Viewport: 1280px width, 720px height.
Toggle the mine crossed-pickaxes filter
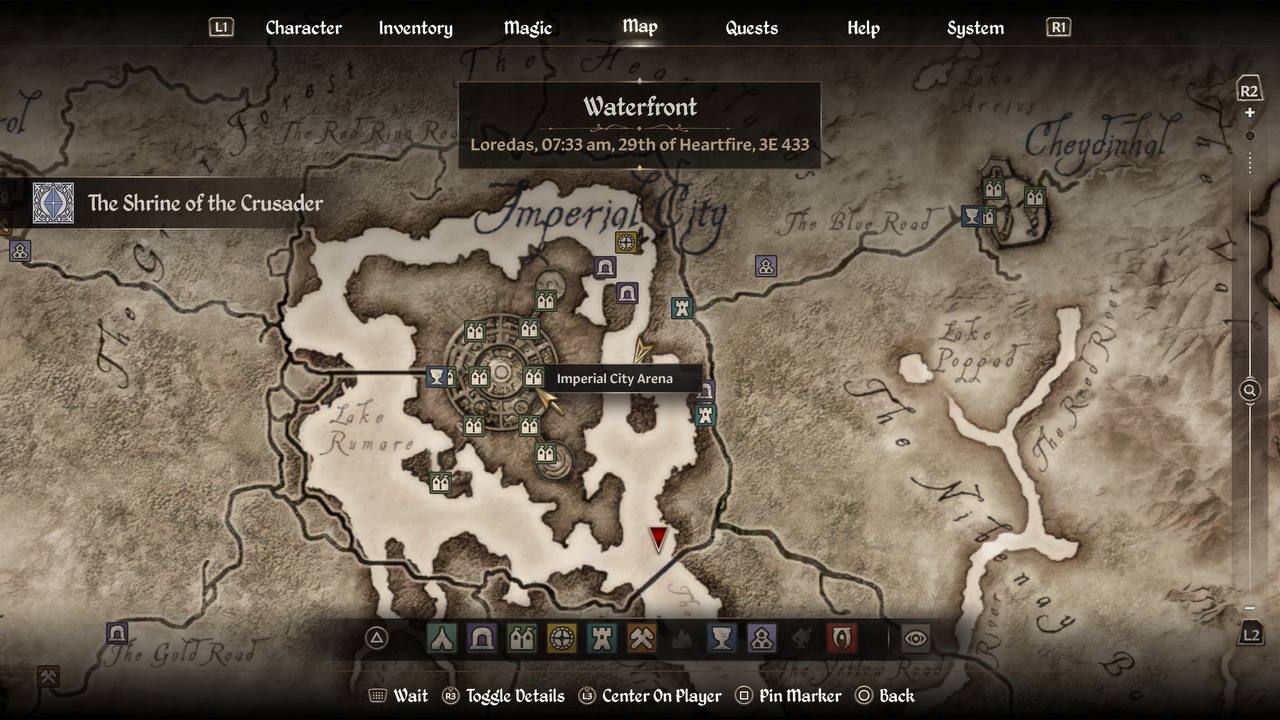[642, 638]
